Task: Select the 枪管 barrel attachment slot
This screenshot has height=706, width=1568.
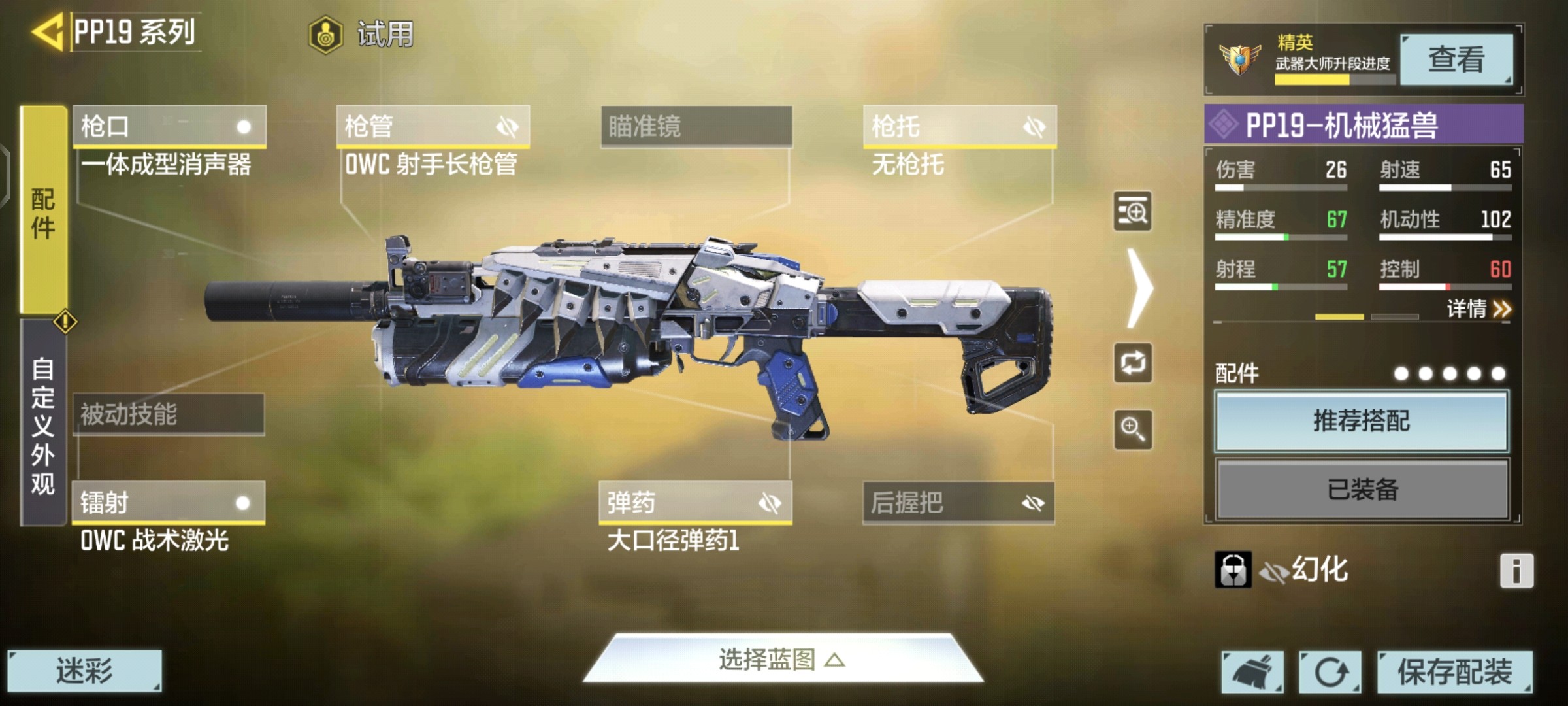Action: click(x=433, y=126)
